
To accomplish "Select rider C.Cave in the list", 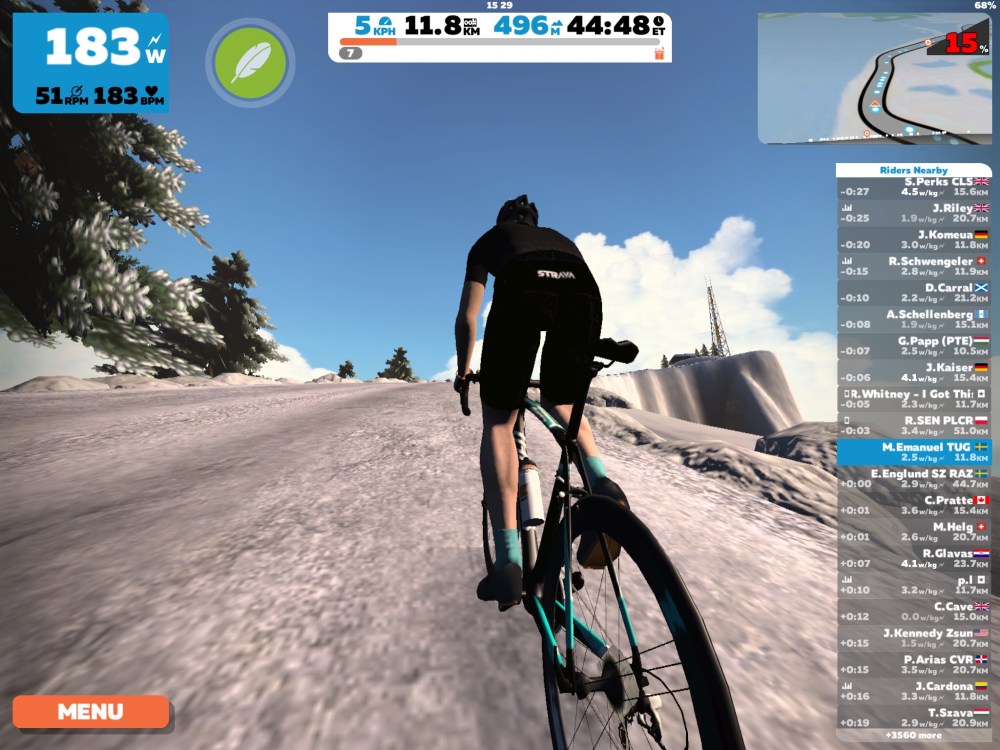I will coord(914,611).
